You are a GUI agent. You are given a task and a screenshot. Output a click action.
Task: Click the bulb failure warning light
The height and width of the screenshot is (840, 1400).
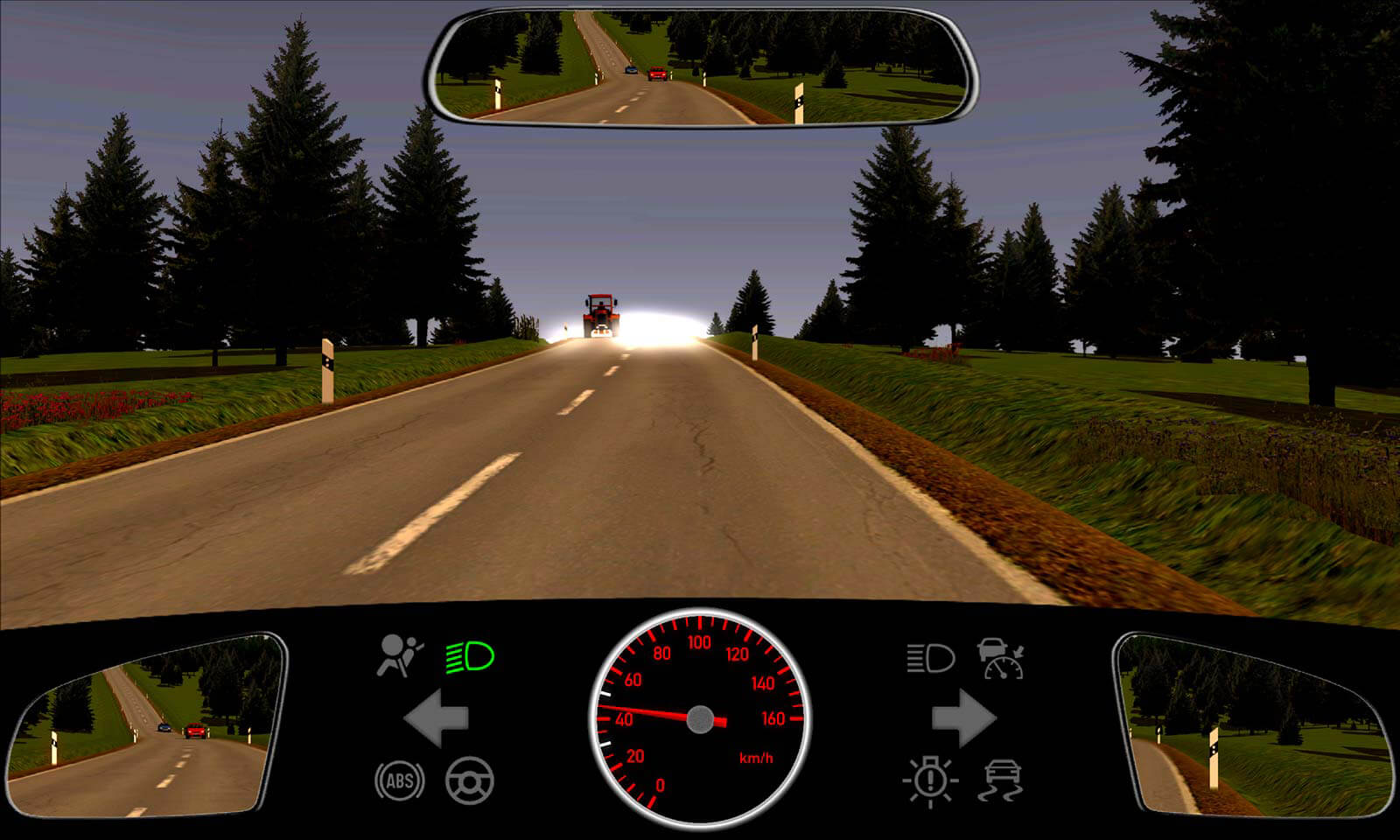point(930,780)
